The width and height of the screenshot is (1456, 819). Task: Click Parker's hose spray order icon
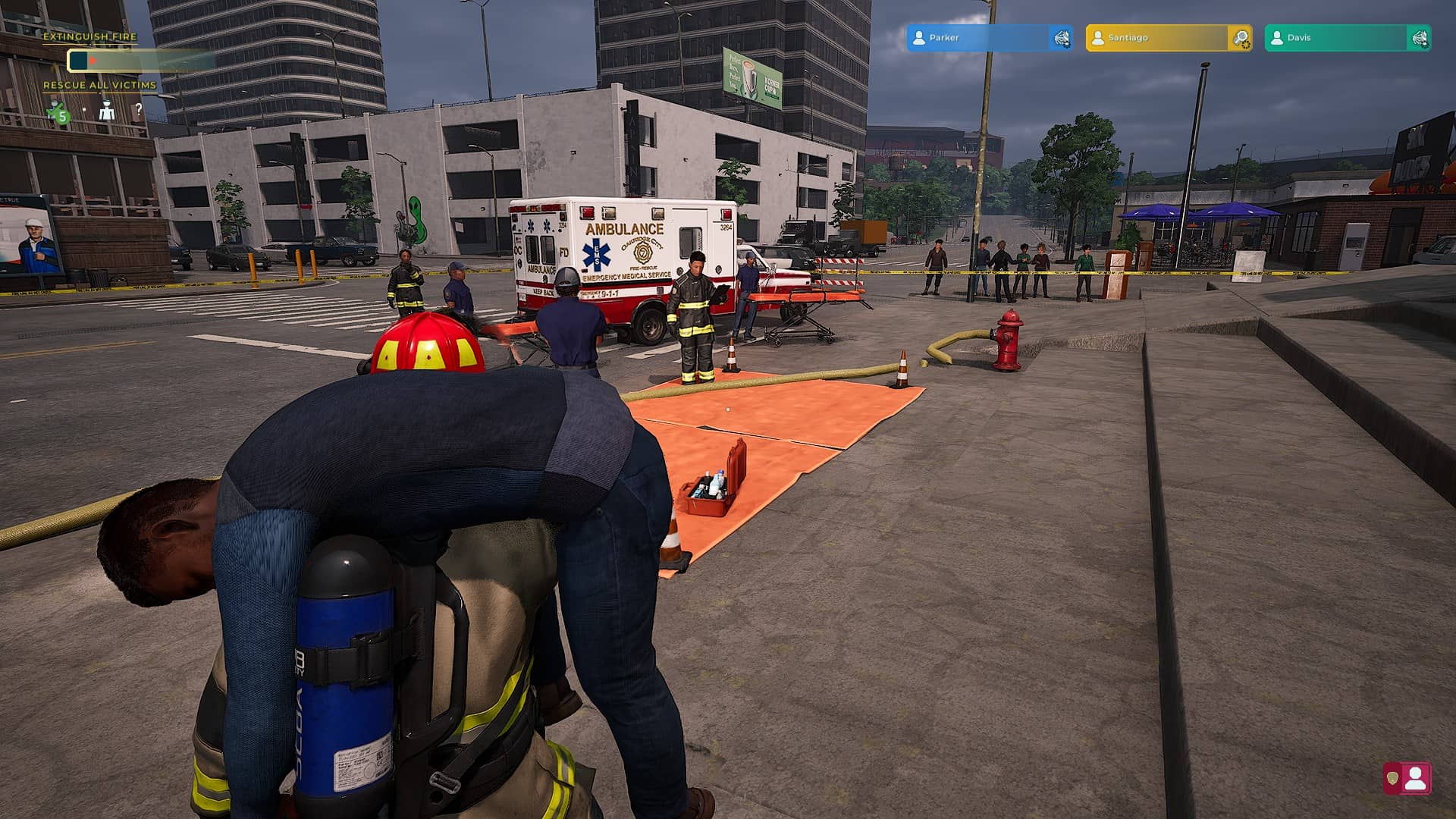(1062, 38)
